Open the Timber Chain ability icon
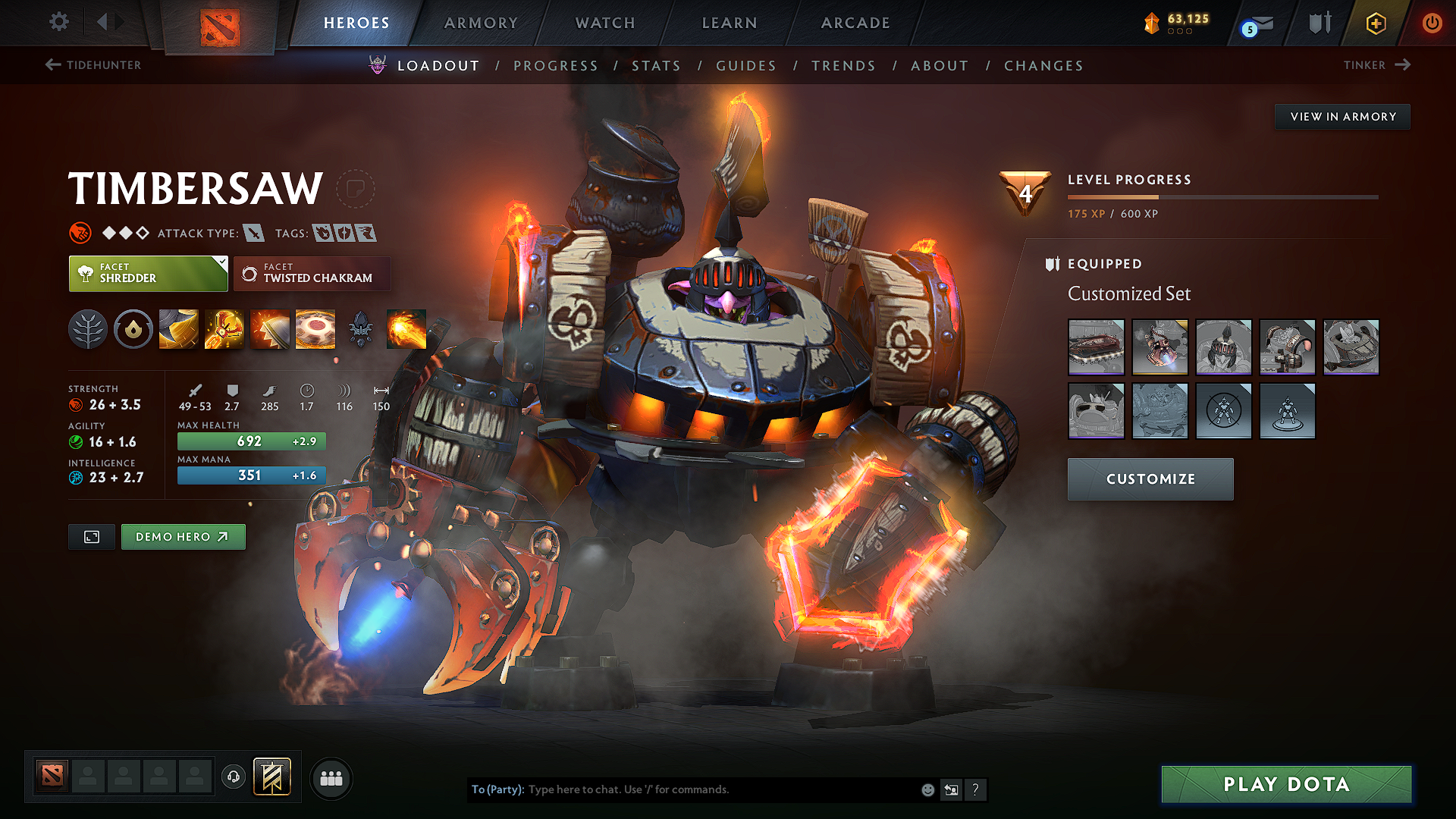 tap(224, 328)
